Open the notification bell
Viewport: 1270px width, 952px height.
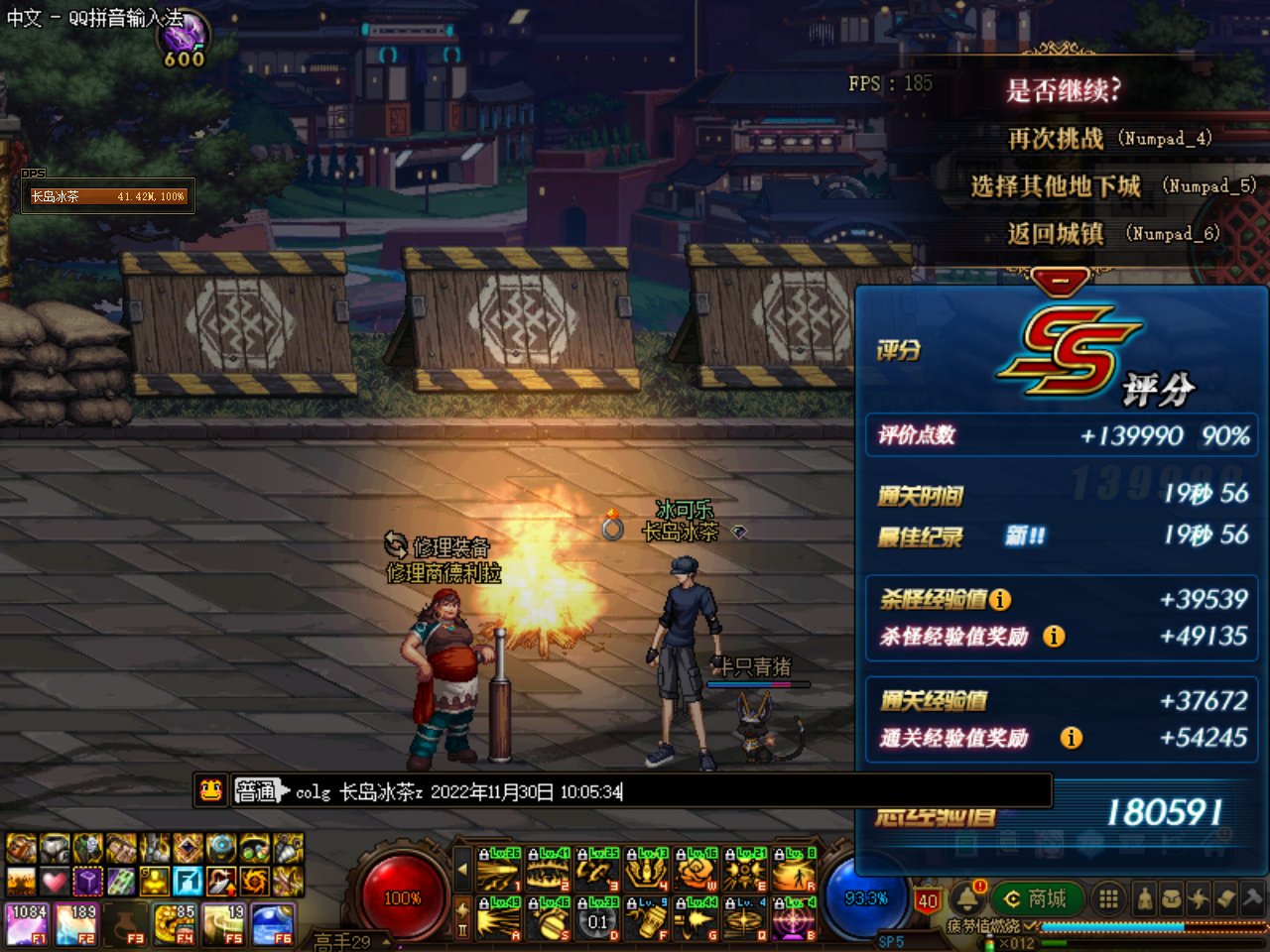coord(966,899)
